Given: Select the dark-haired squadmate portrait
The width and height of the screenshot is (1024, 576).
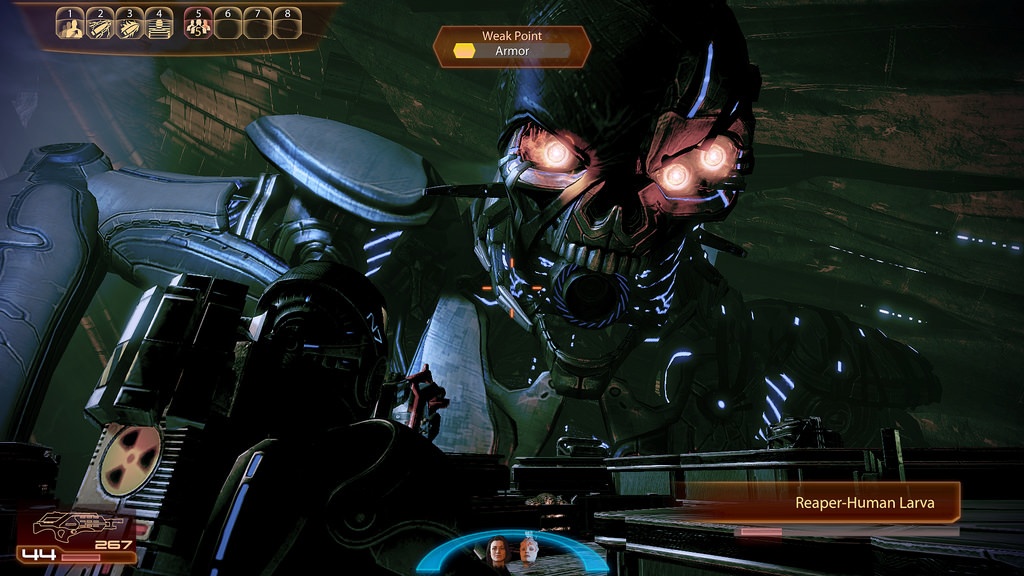Looking at the screenshot, I should (497, 551).
